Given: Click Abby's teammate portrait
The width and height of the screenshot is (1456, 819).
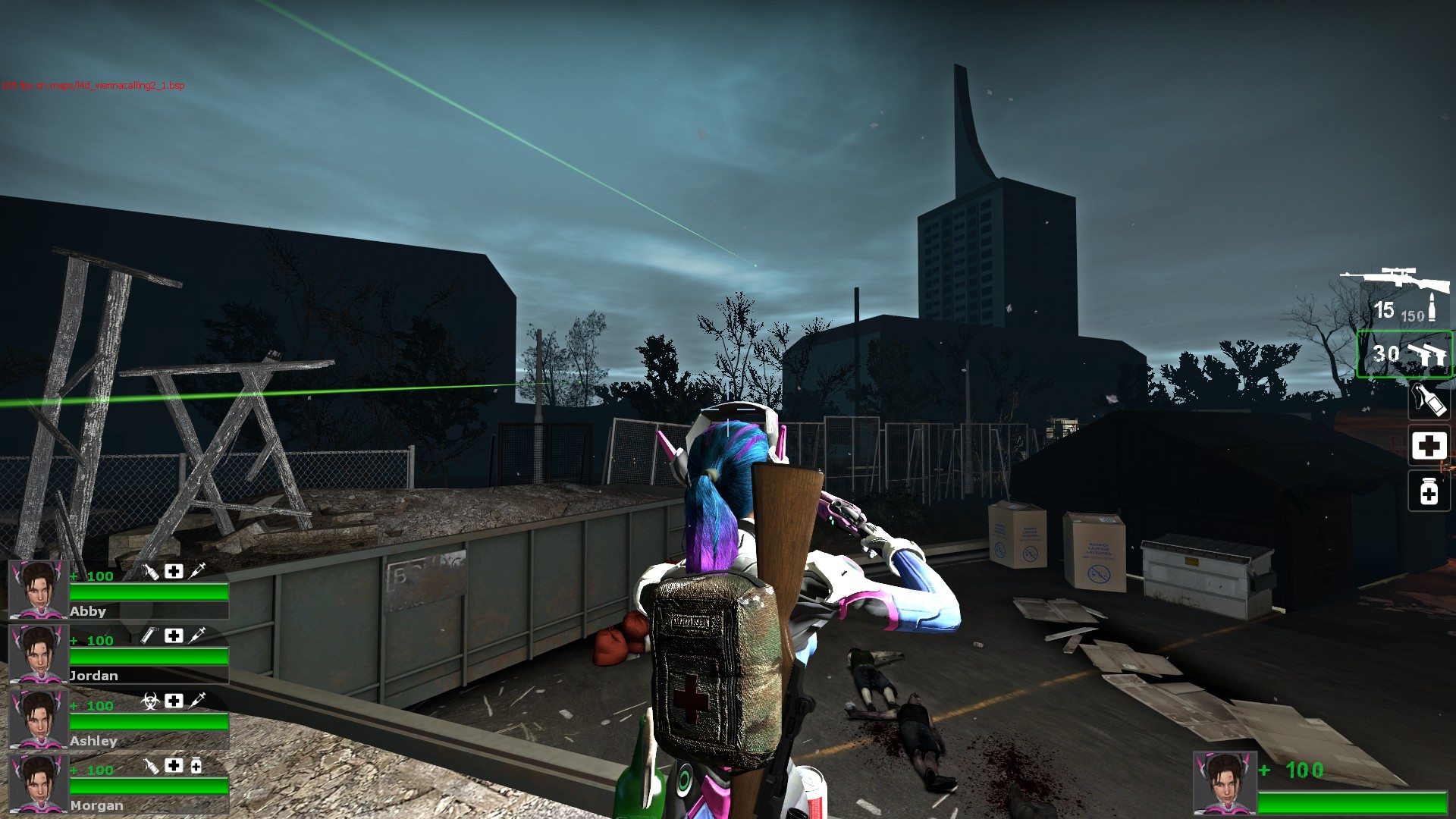Looking at the screenshot, I should (38, 589).
